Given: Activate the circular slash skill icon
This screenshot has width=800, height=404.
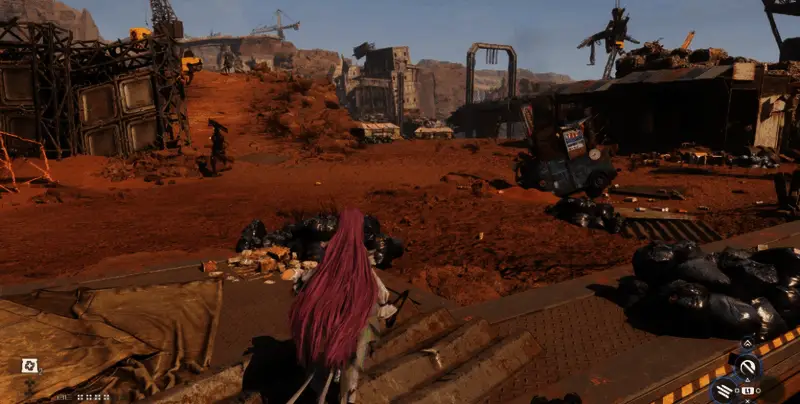Looking at the screenshot, I should coord(747,367).
